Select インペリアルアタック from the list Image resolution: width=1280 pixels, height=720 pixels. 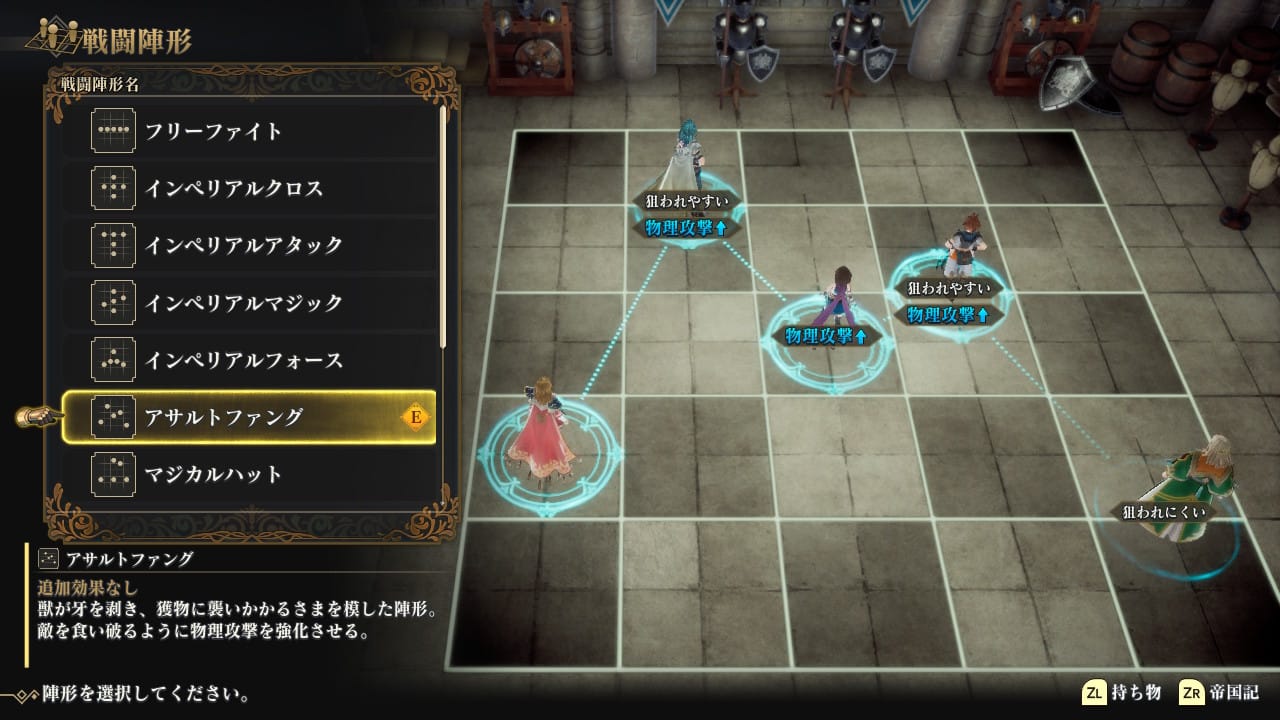coord(250,245)
